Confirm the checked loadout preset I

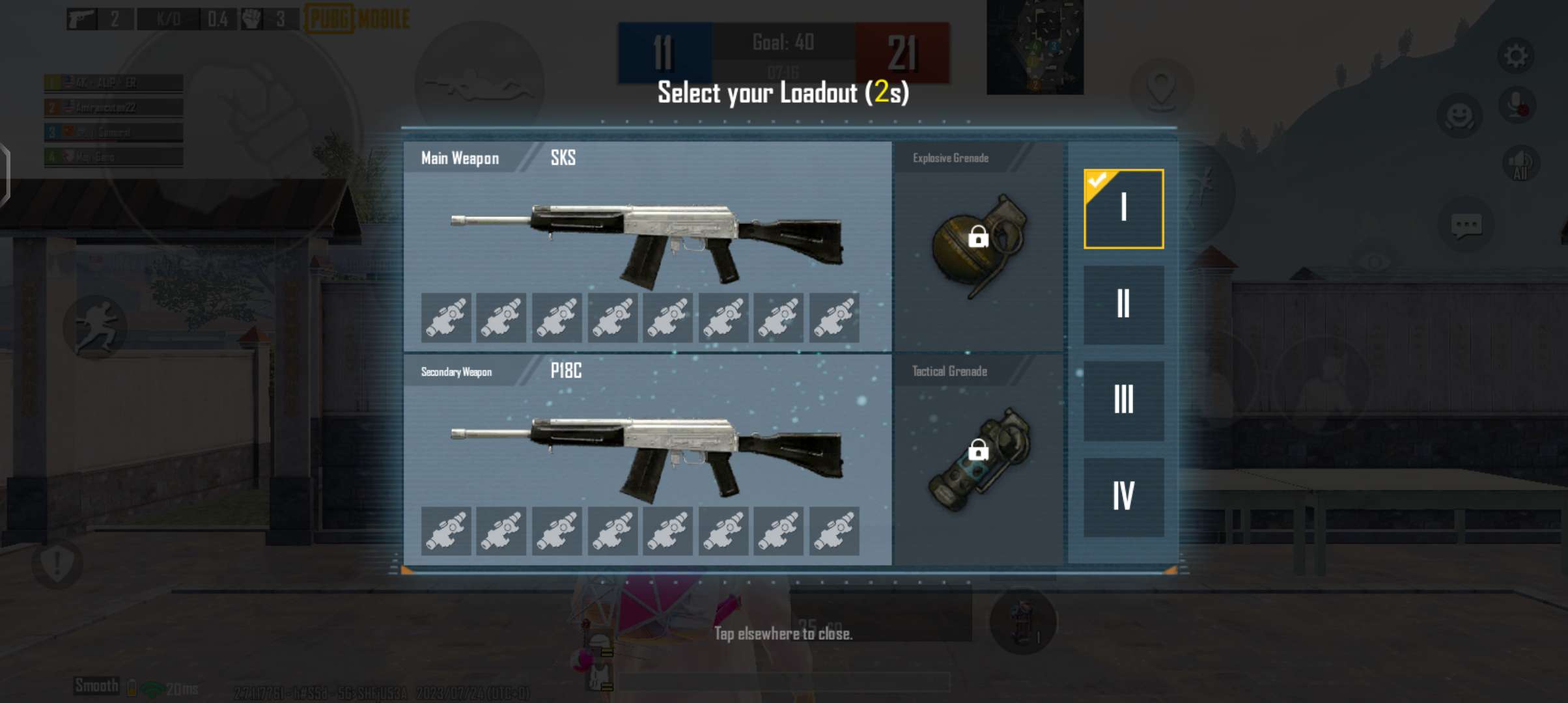click(1123, 208)
